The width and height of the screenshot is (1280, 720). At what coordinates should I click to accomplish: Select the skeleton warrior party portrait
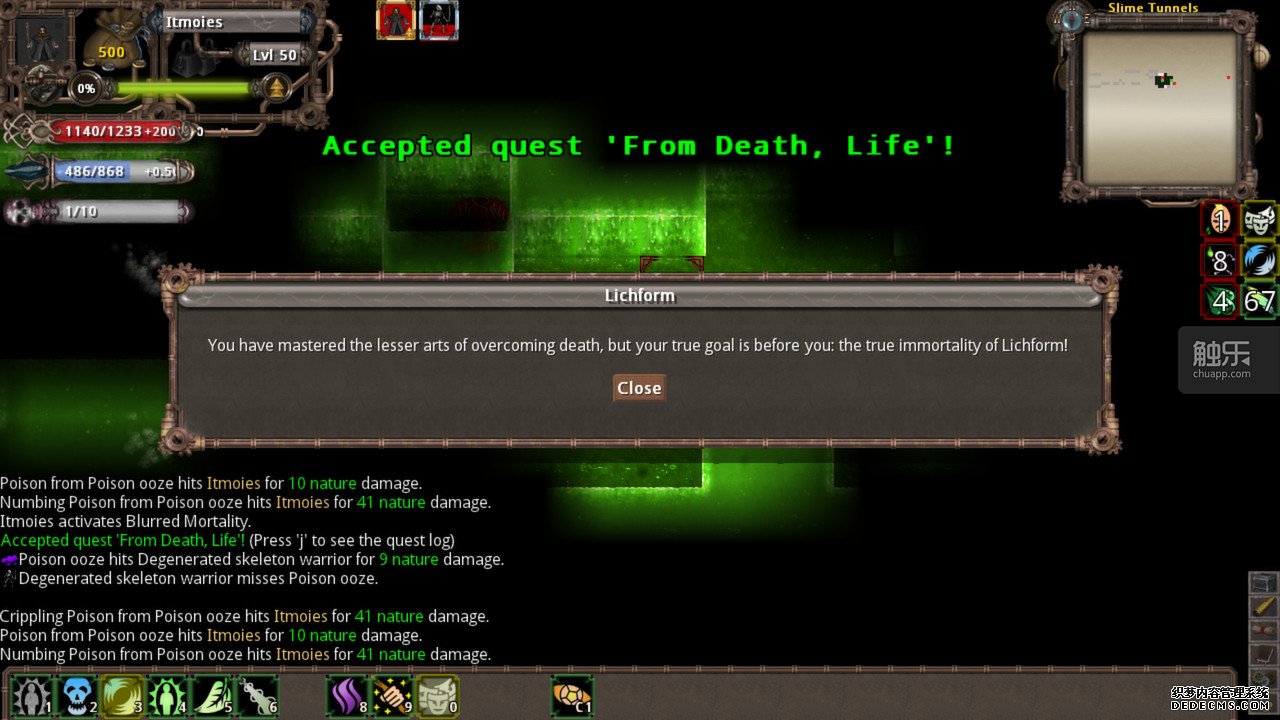coord(439,21)
